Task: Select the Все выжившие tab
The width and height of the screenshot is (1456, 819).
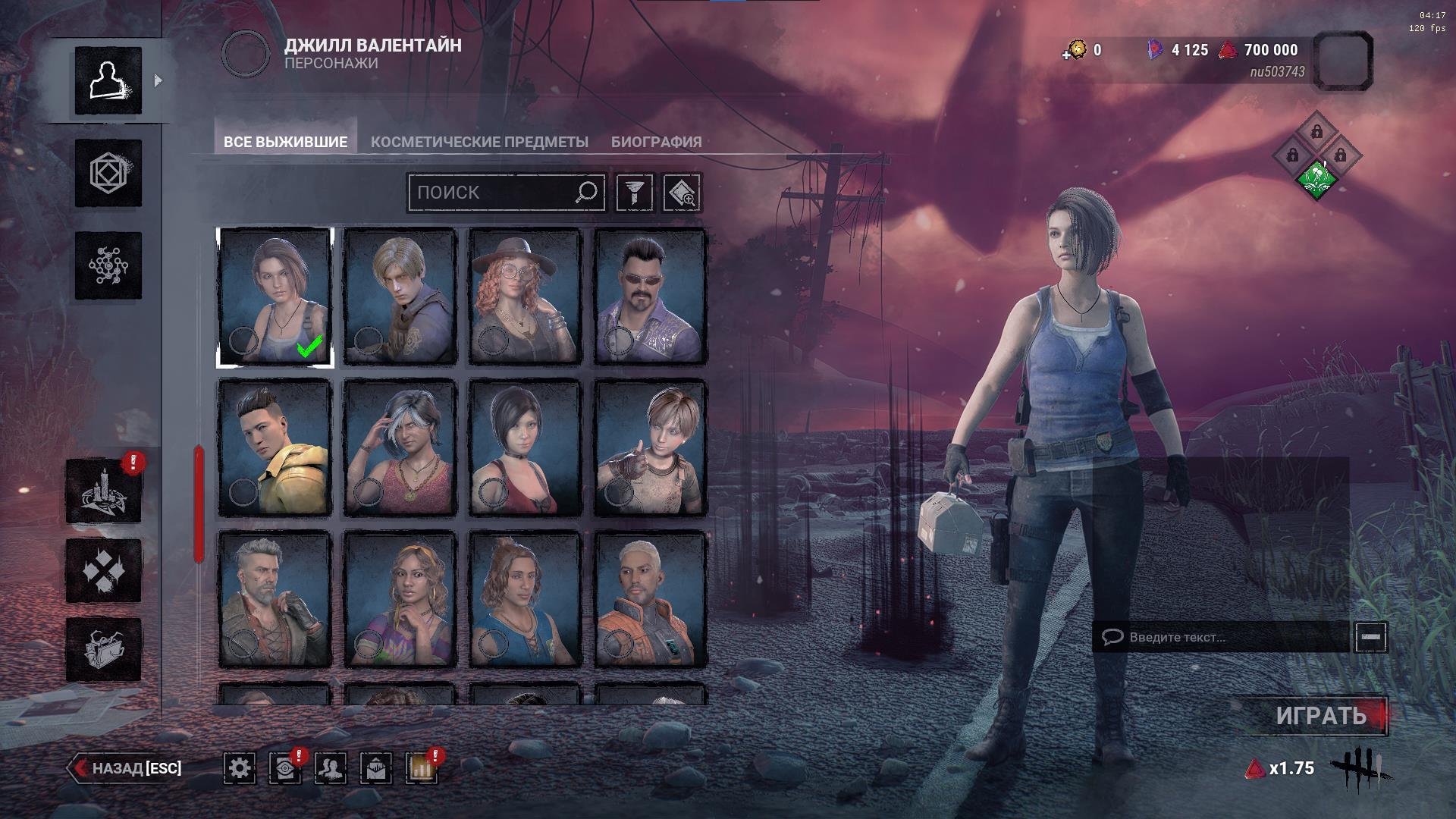Action: (285, 142)
